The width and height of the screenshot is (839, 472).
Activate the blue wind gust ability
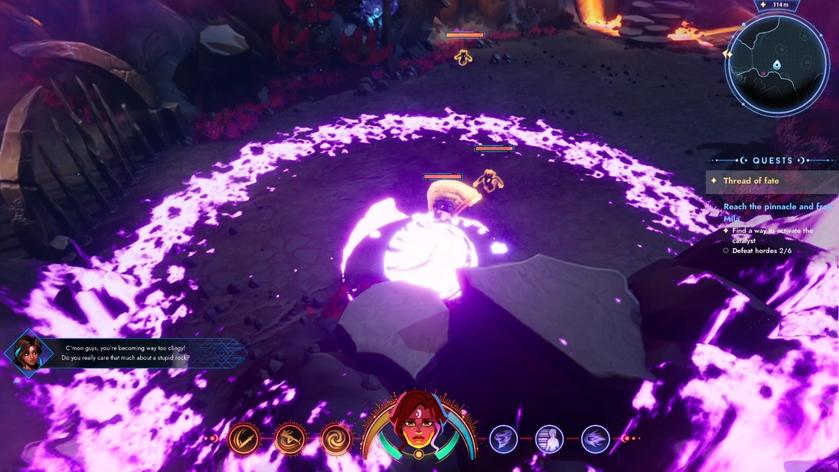(595, 438)
